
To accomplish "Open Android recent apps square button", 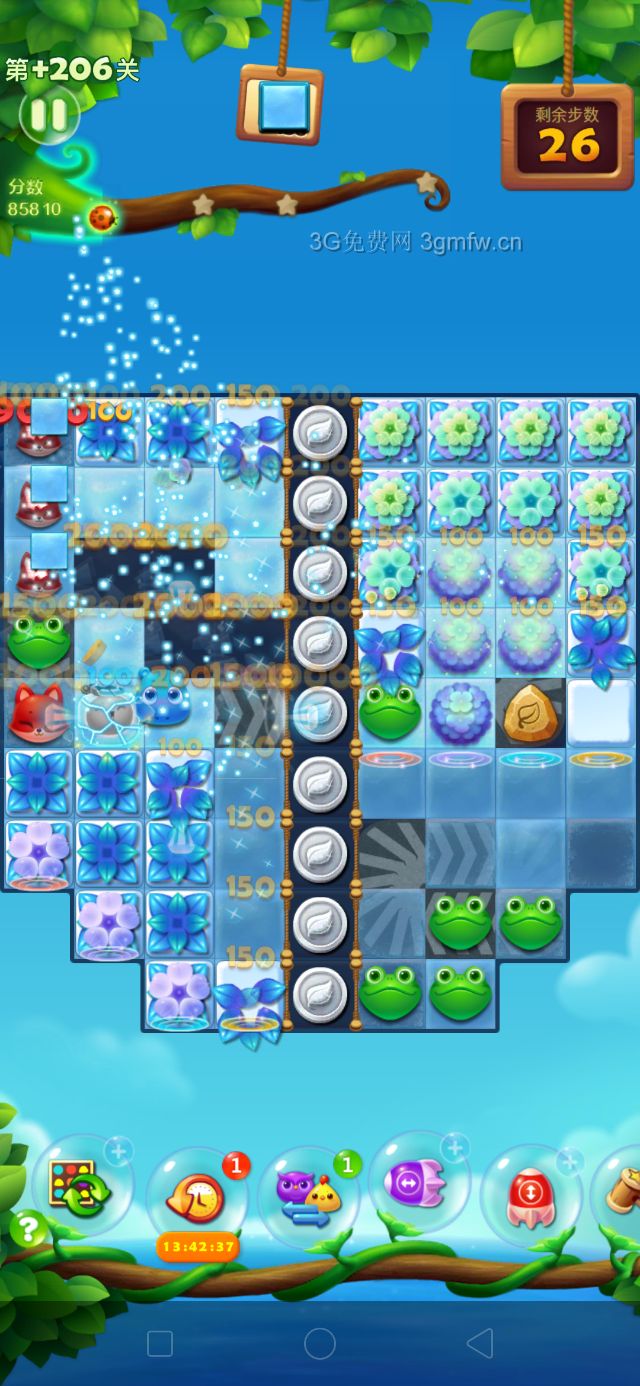I will 160,1343.
